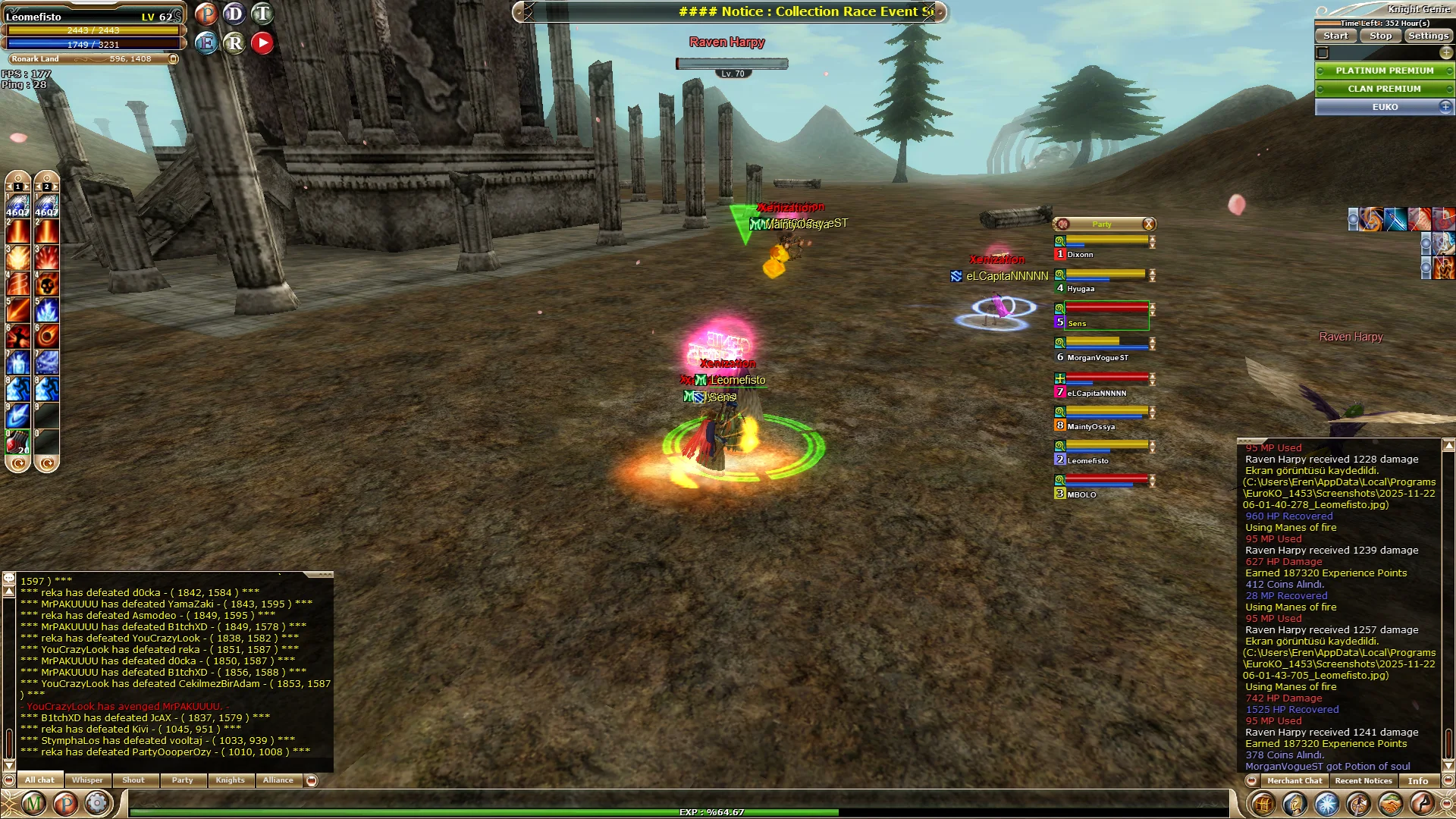Click the red play arrow button

(262, 43)
